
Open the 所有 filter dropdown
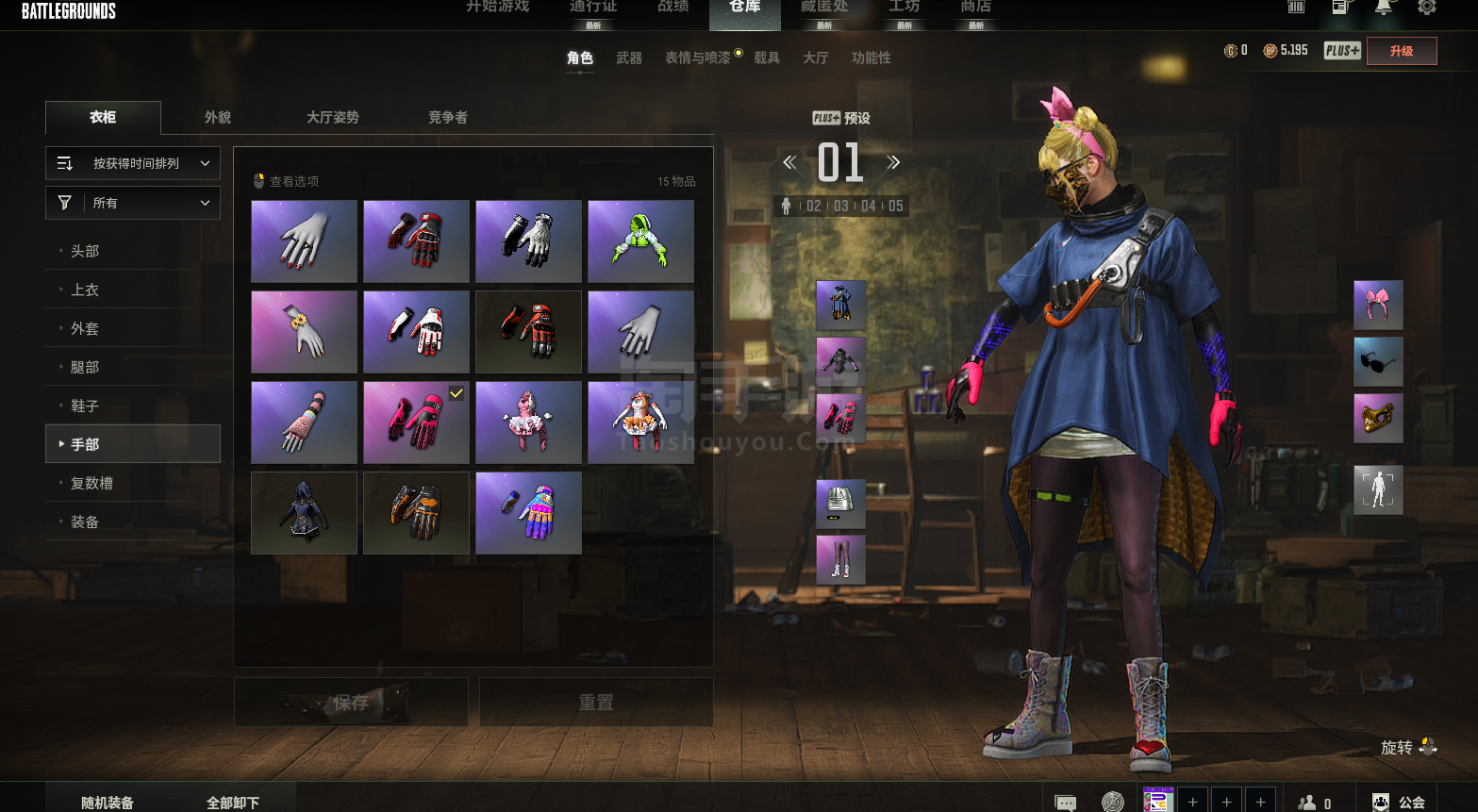click(x=133, y=203)
